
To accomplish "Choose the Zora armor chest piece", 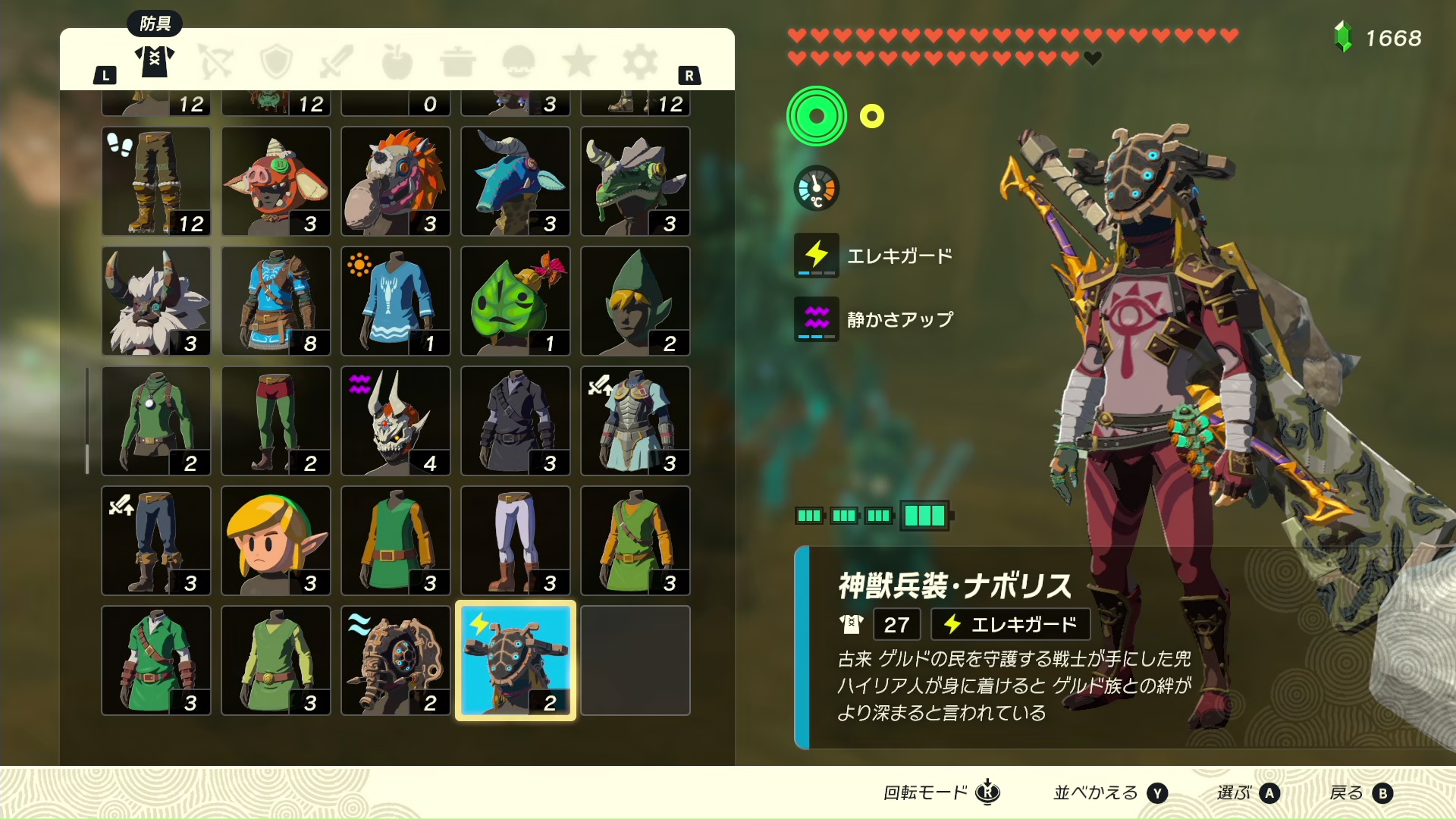I will 635,421.
